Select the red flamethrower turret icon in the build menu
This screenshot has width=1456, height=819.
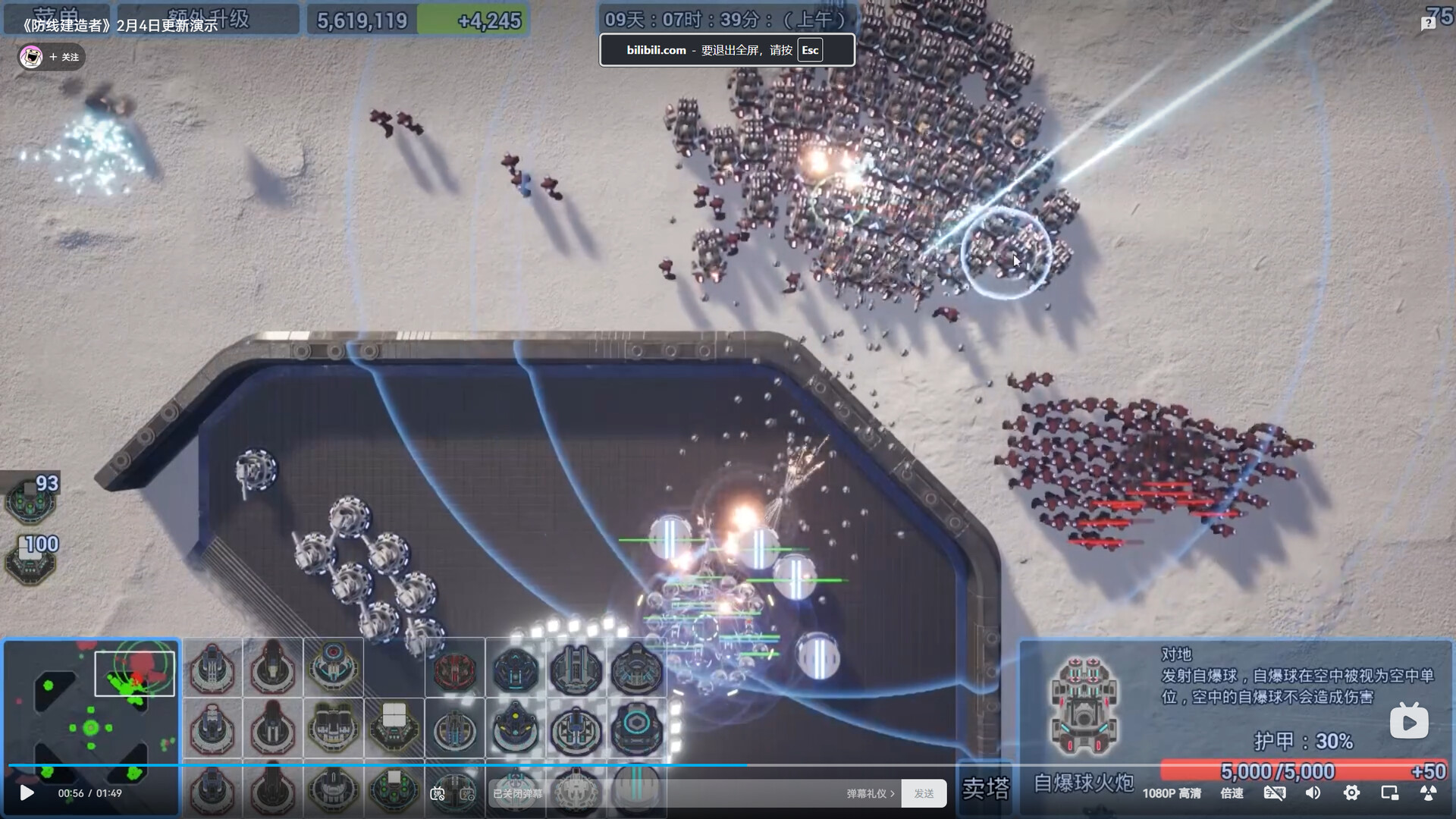tap(455, 669)
